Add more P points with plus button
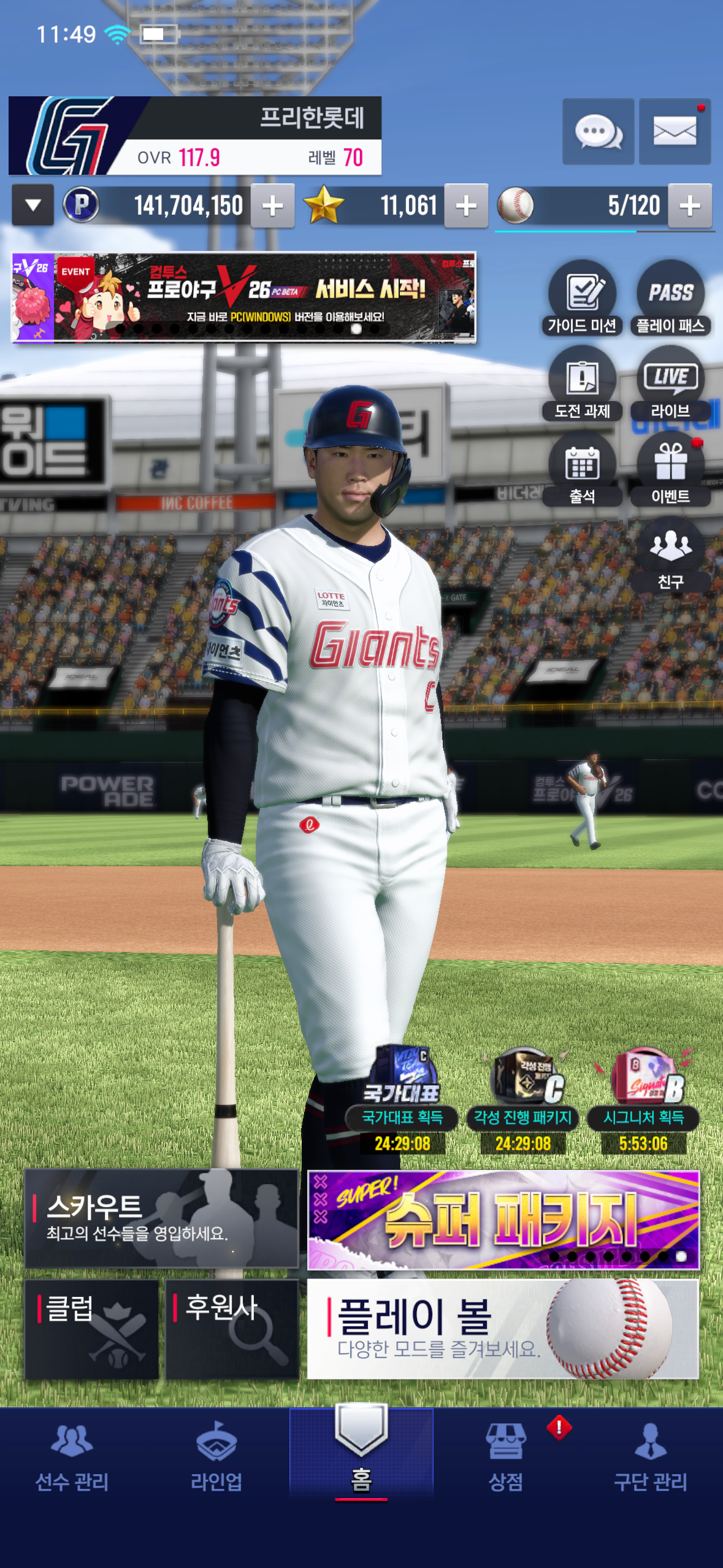 pos(273,206)
